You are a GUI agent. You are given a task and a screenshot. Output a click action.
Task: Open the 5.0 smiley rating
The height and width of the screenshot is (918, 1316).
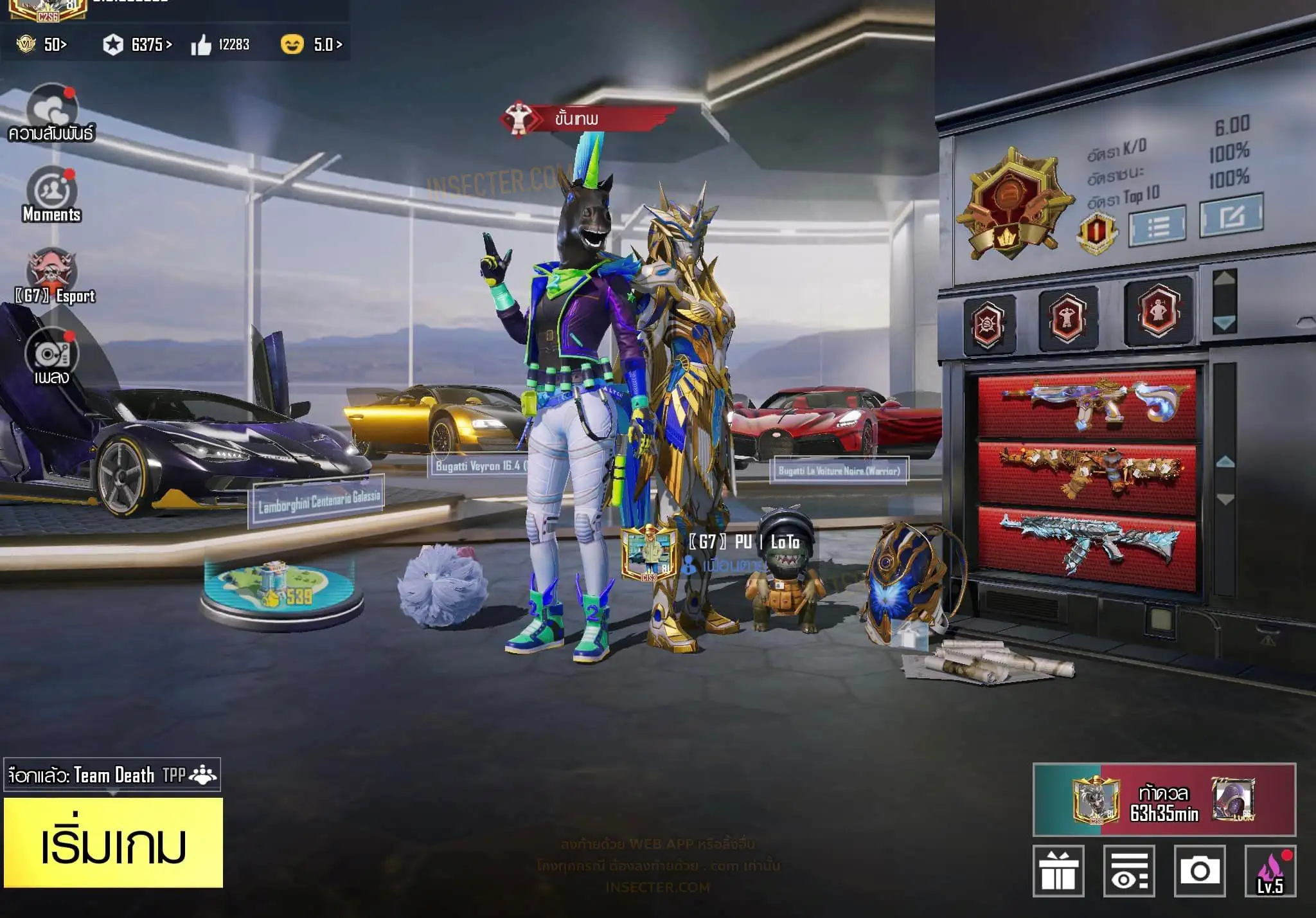click(x=312, y=44)
